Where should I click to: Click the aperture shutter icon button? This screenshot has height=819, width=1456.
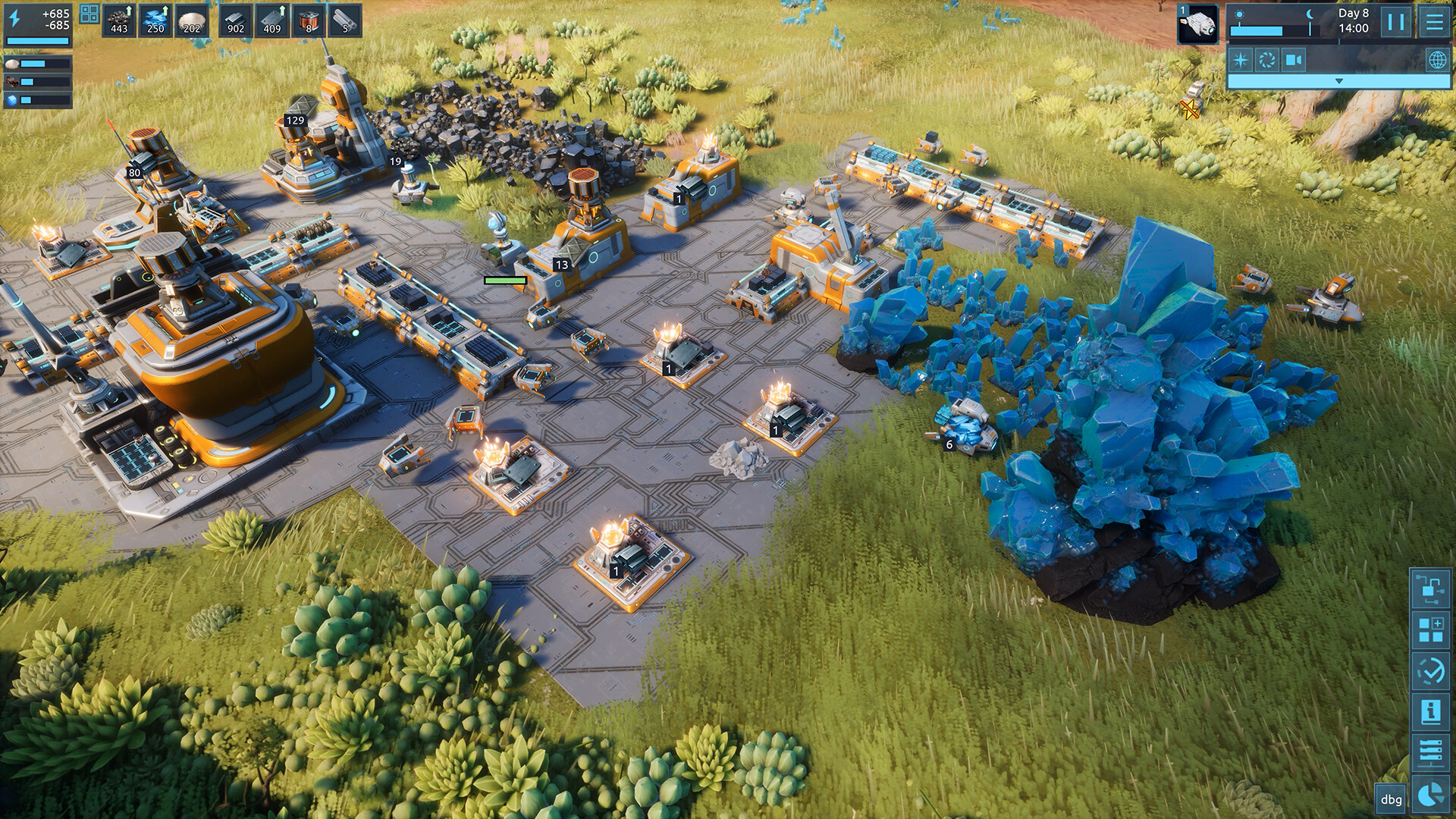click(1267, 60)
